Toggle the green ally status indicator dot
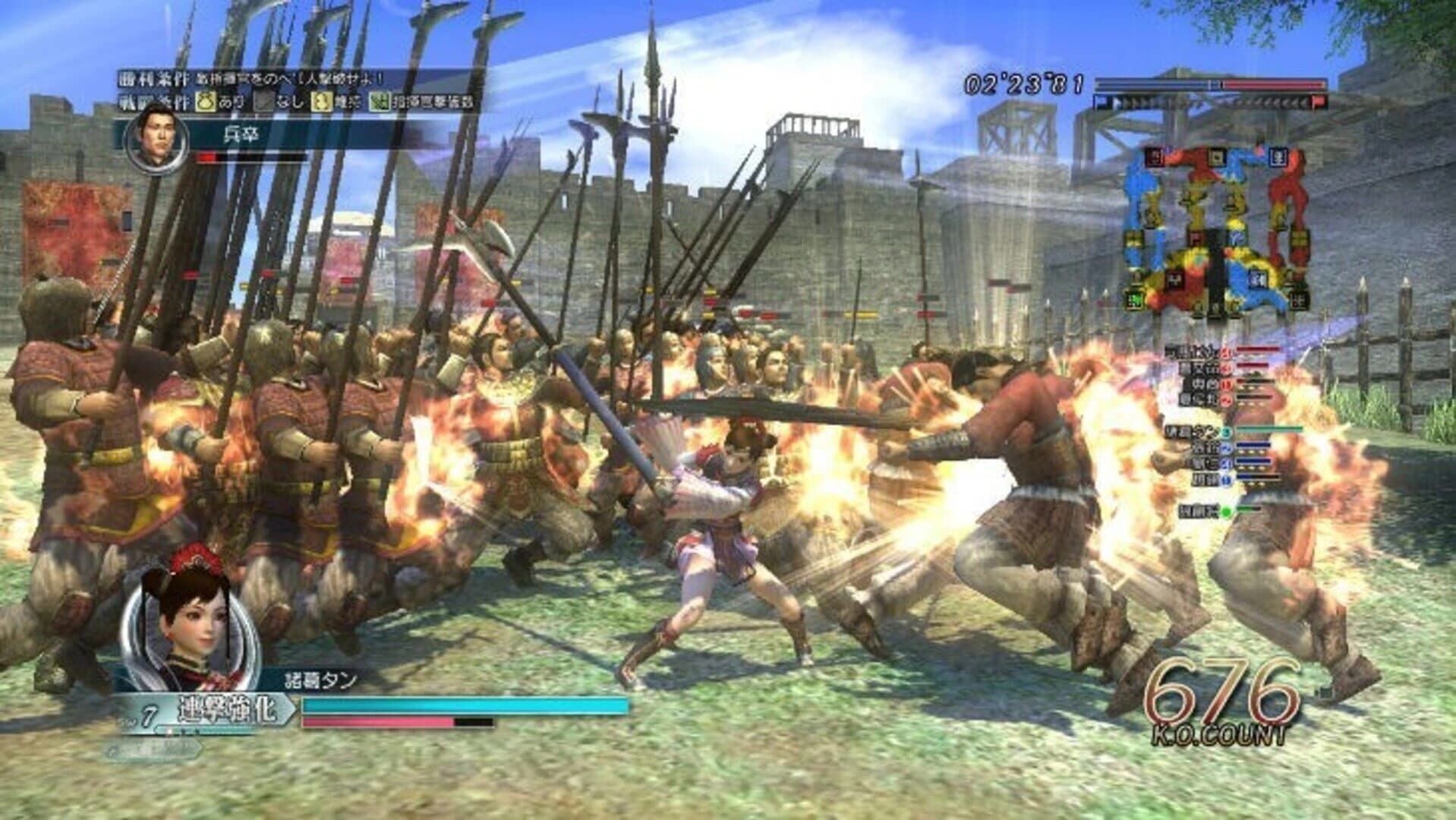The image size is (1456, 820). [x=1225, y=510]
